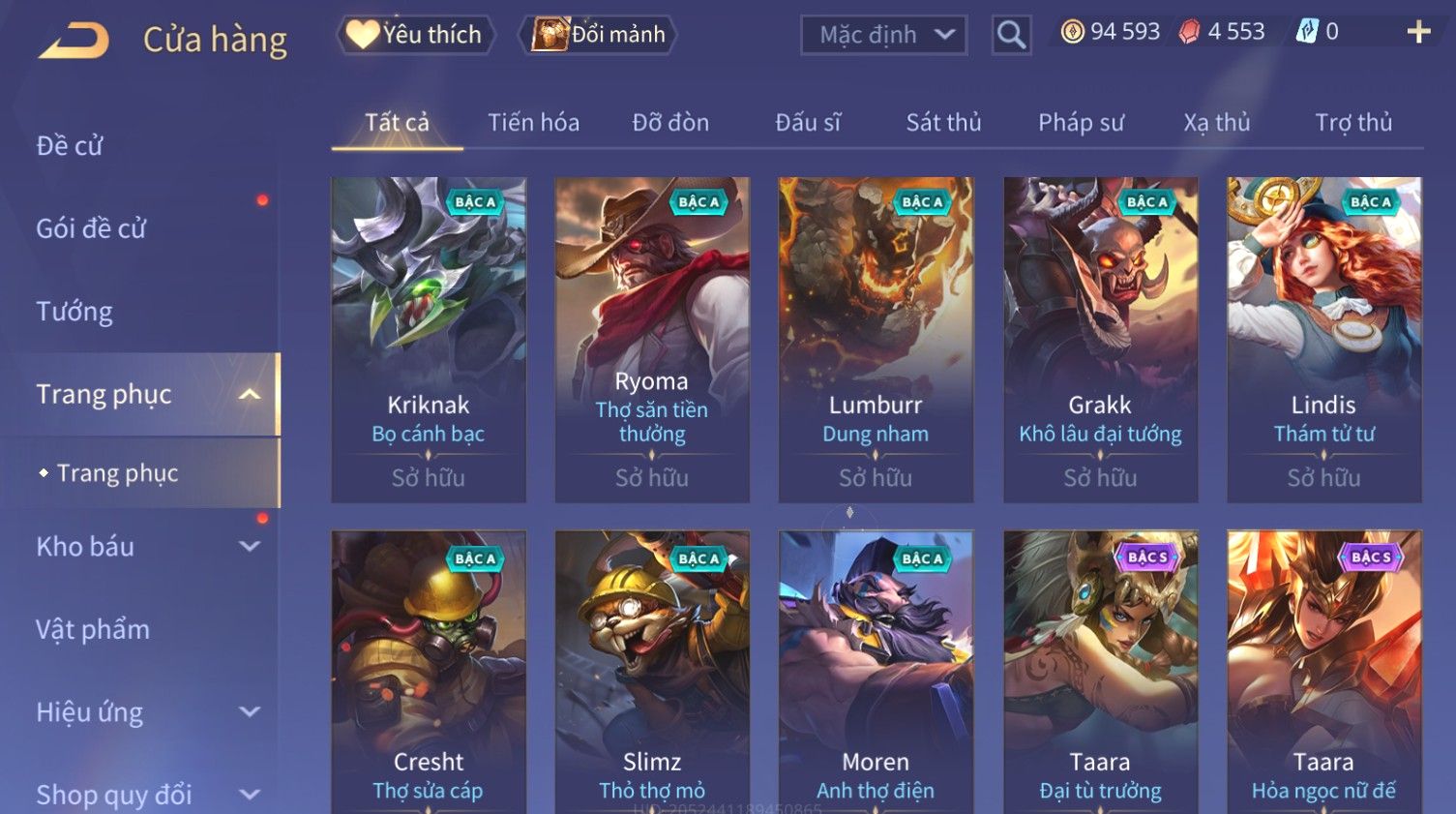The width and height of the screenshot is (1456, 814).
Task: Go to the Tướng section
Action: click(74, 312)
